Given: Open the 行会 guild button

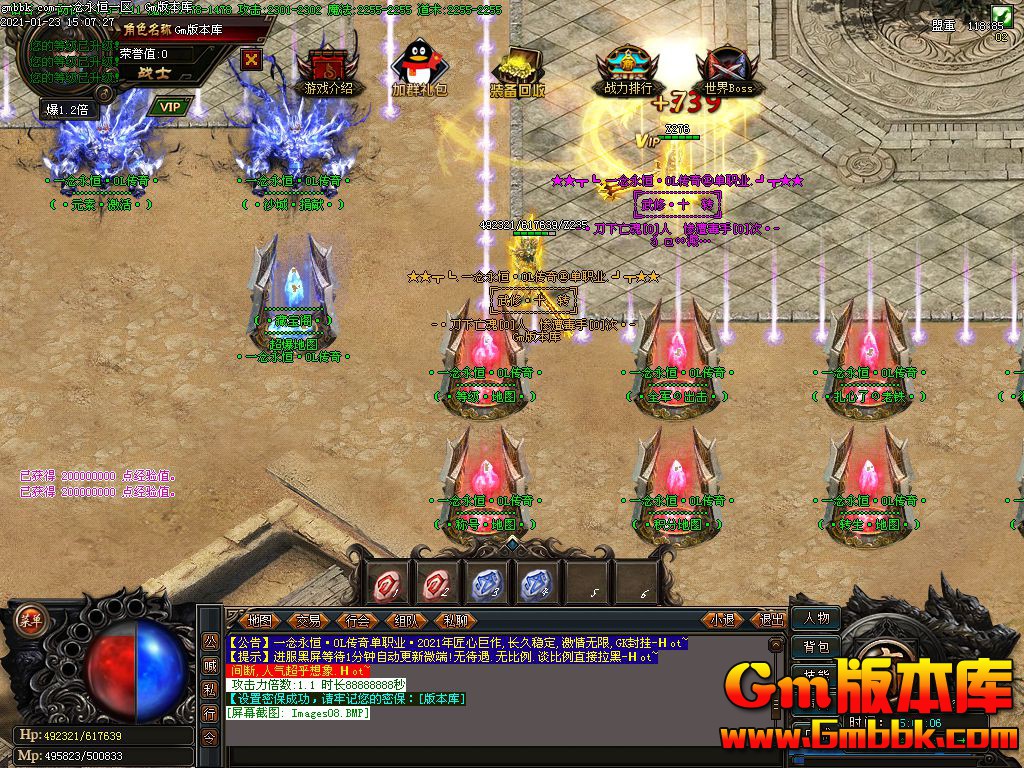Looking at the screenshot, I should [x=357, y=620].
